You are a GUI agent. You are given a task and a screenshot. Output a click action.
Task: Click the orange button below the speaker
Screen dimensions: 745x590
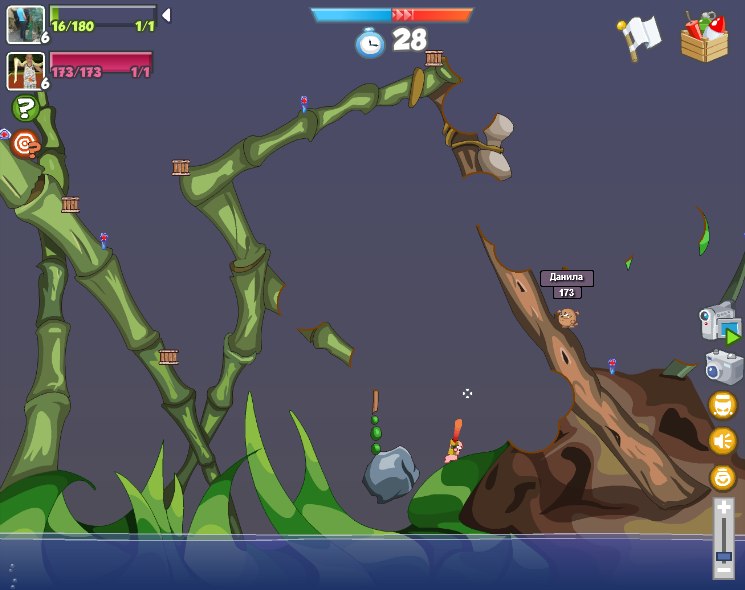[x=722, y=477]
